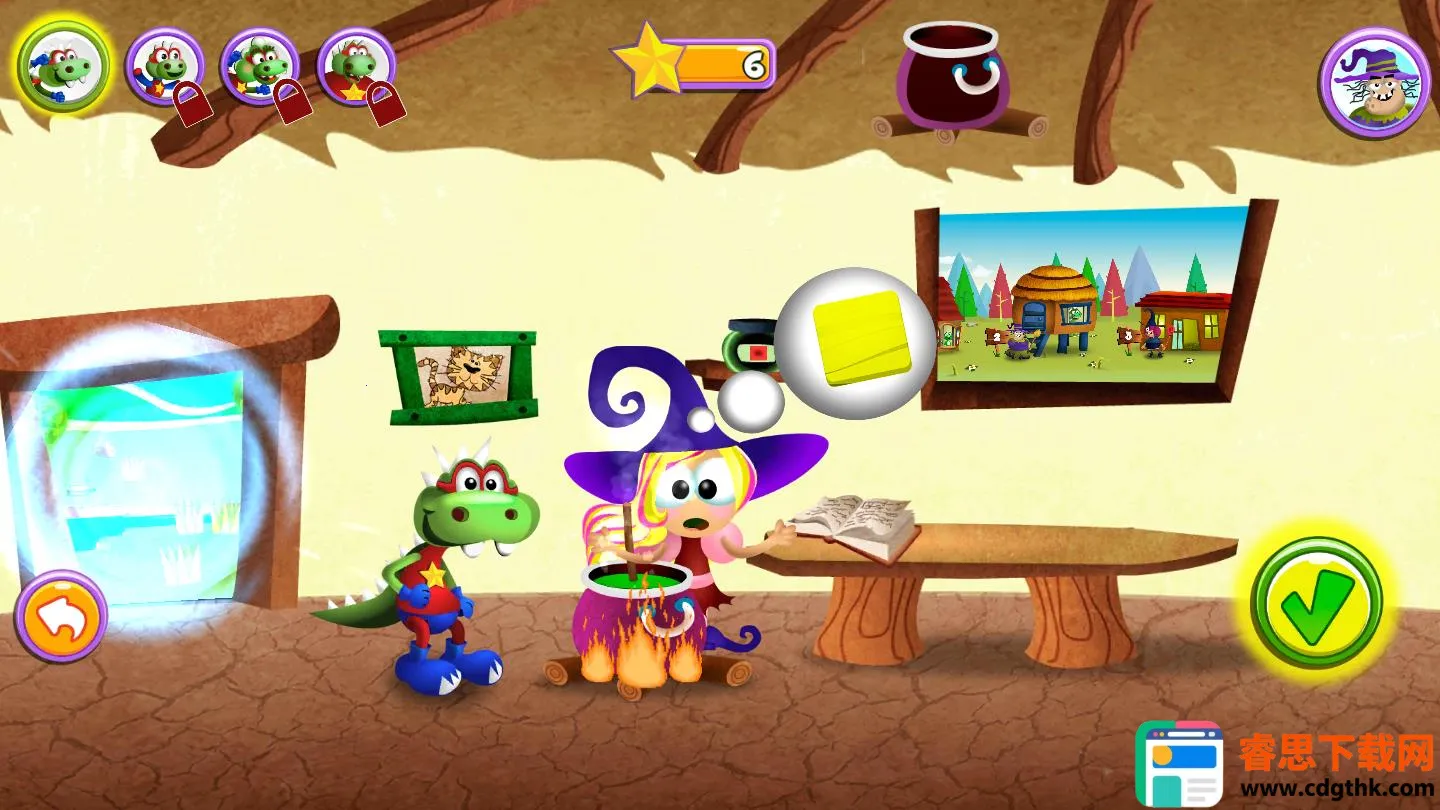Confirm with the green checkmark button
This screenshot has width=1440, height=810.
pyautogui.click(x=1316, y=604)
